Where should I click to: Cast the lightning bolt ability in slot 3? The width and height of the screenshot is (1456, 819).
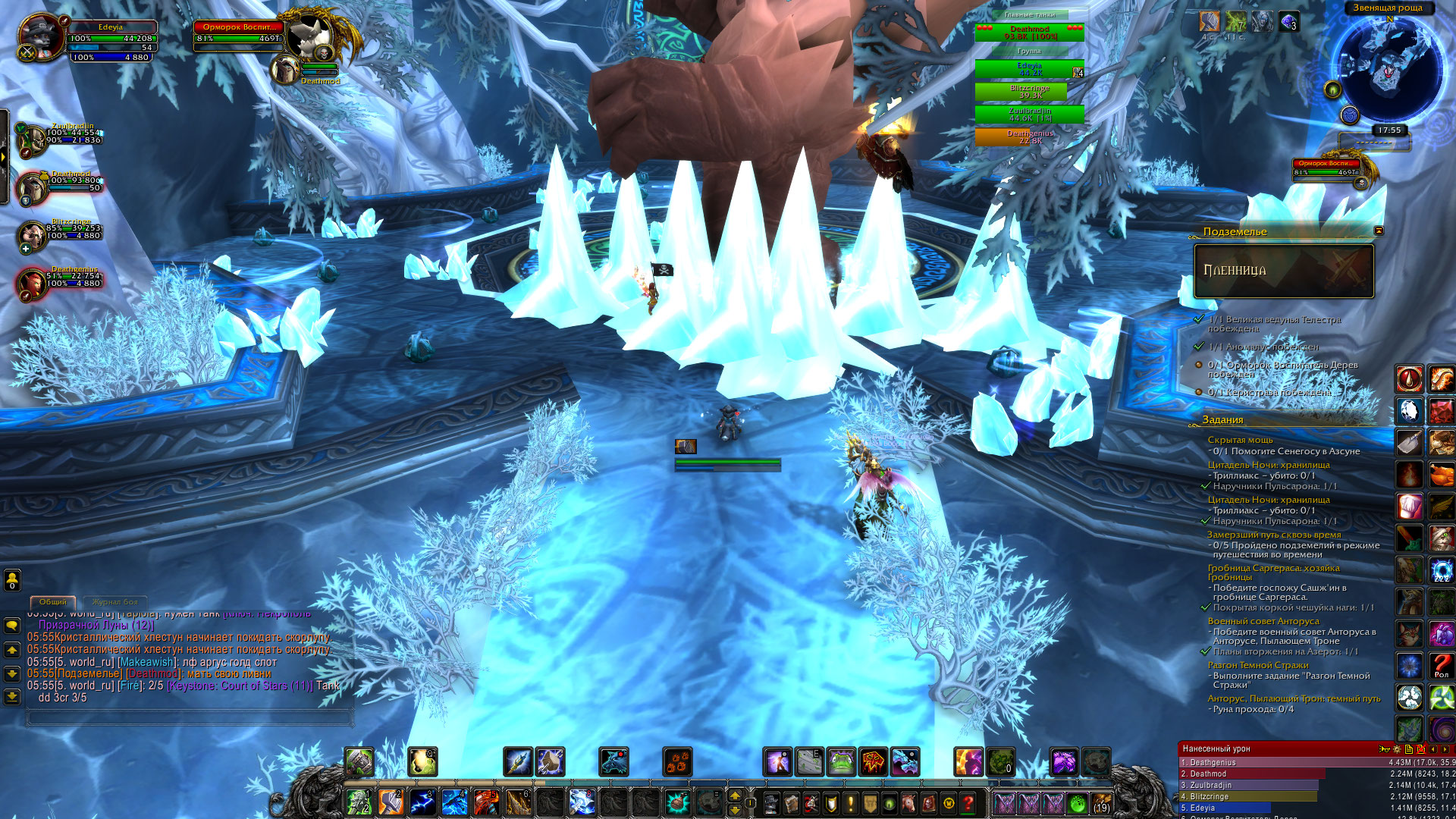click(422, 802)
